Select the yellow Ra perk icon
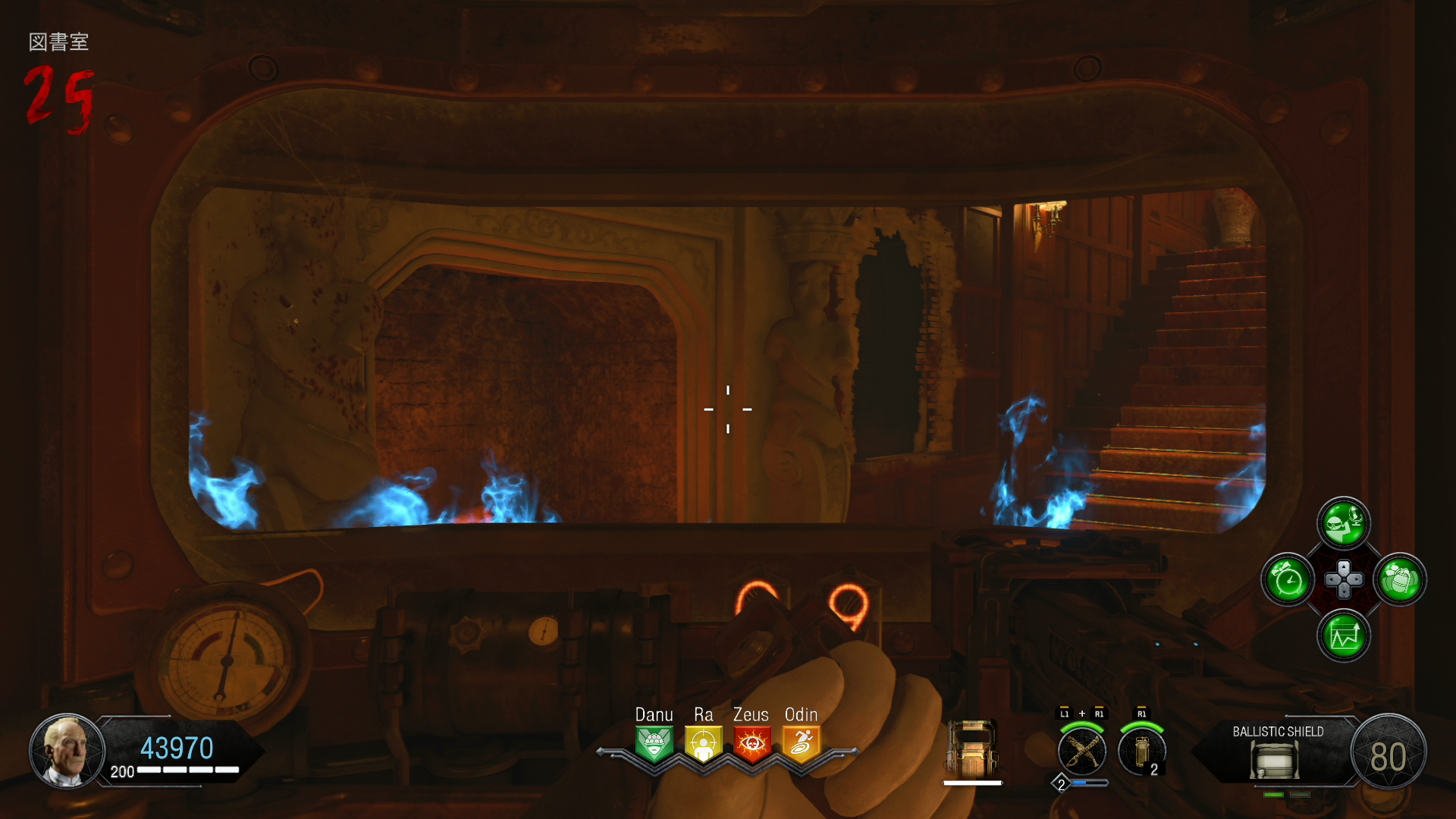 703,744
